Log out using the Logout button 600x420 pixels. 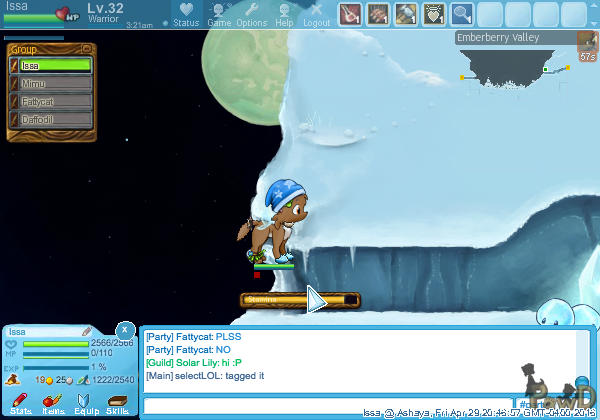tap(316, 14)
